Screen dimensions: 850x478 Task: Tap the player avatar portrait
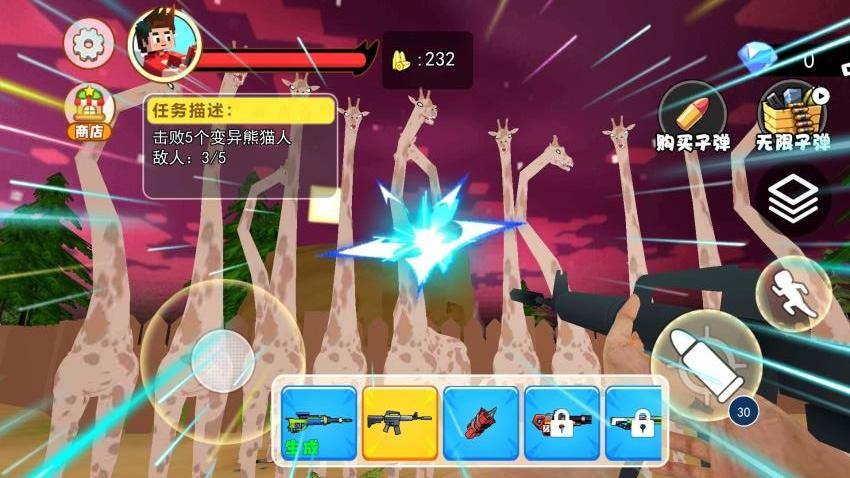click(x=164, y=46)
